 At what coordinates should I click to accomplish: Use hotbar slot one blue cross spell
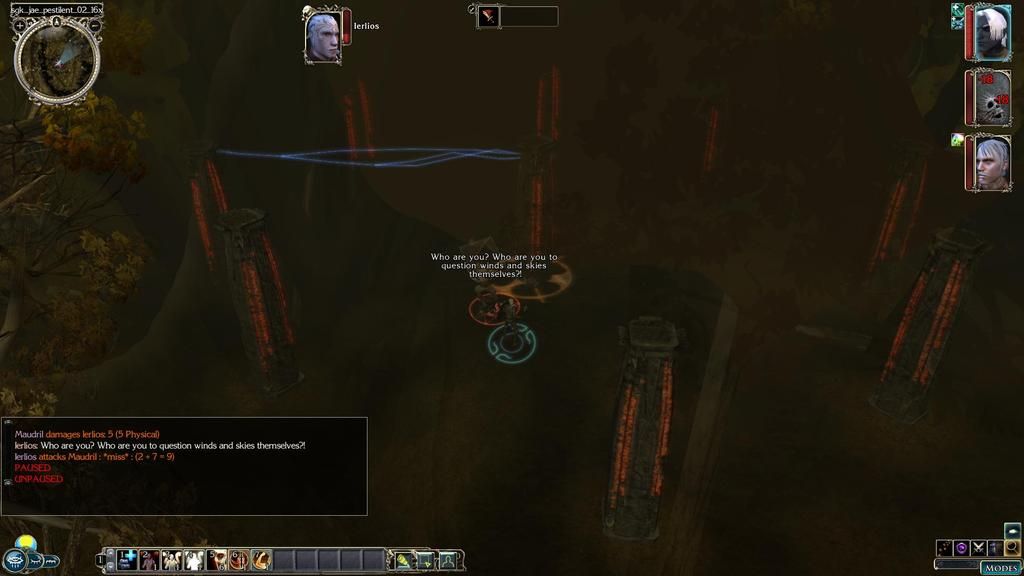pyautogui.click(x=128, y=560)
